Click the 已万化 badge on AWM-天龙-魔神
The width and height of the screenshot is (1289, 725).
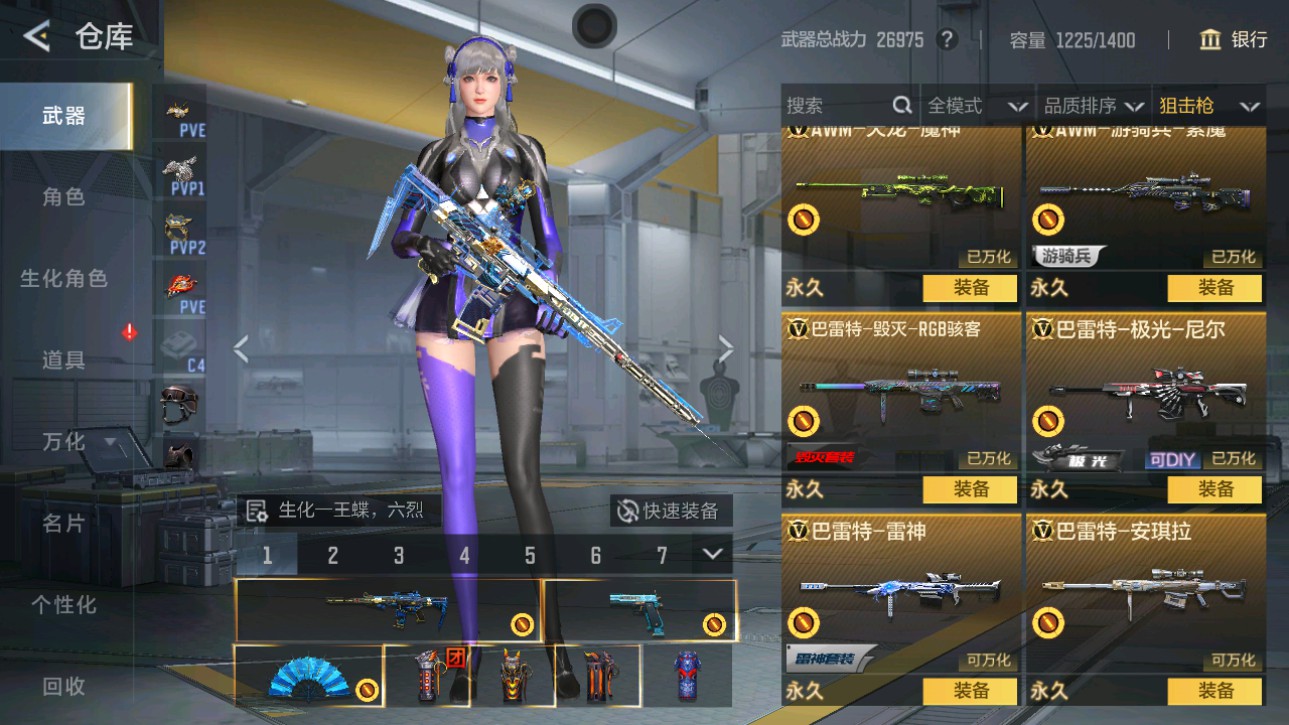987,257
